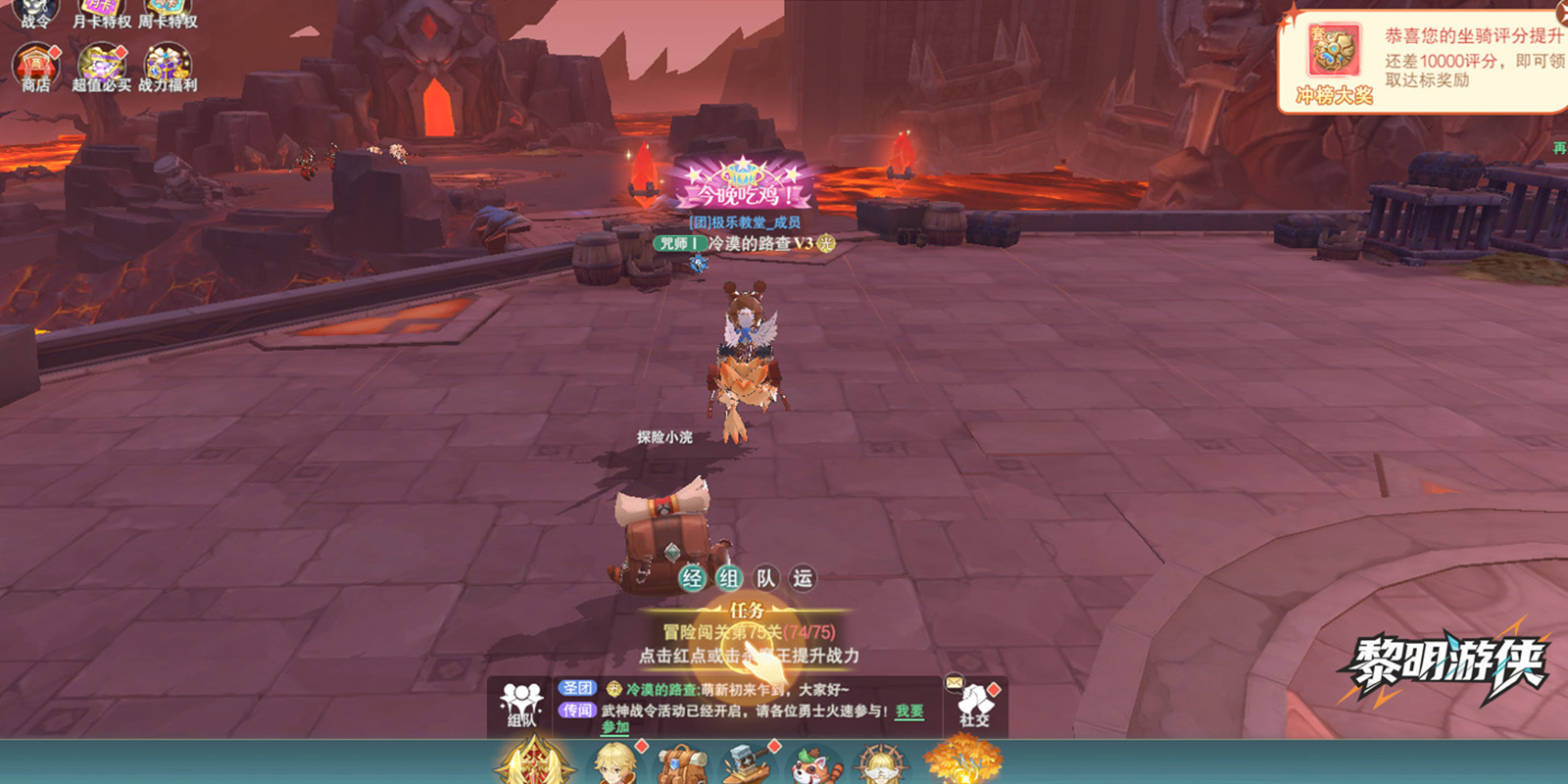Viewport: 1568px width, 784px height.
Task: Open the 超值必买 treasure chest offer
Action: point(101,67)
